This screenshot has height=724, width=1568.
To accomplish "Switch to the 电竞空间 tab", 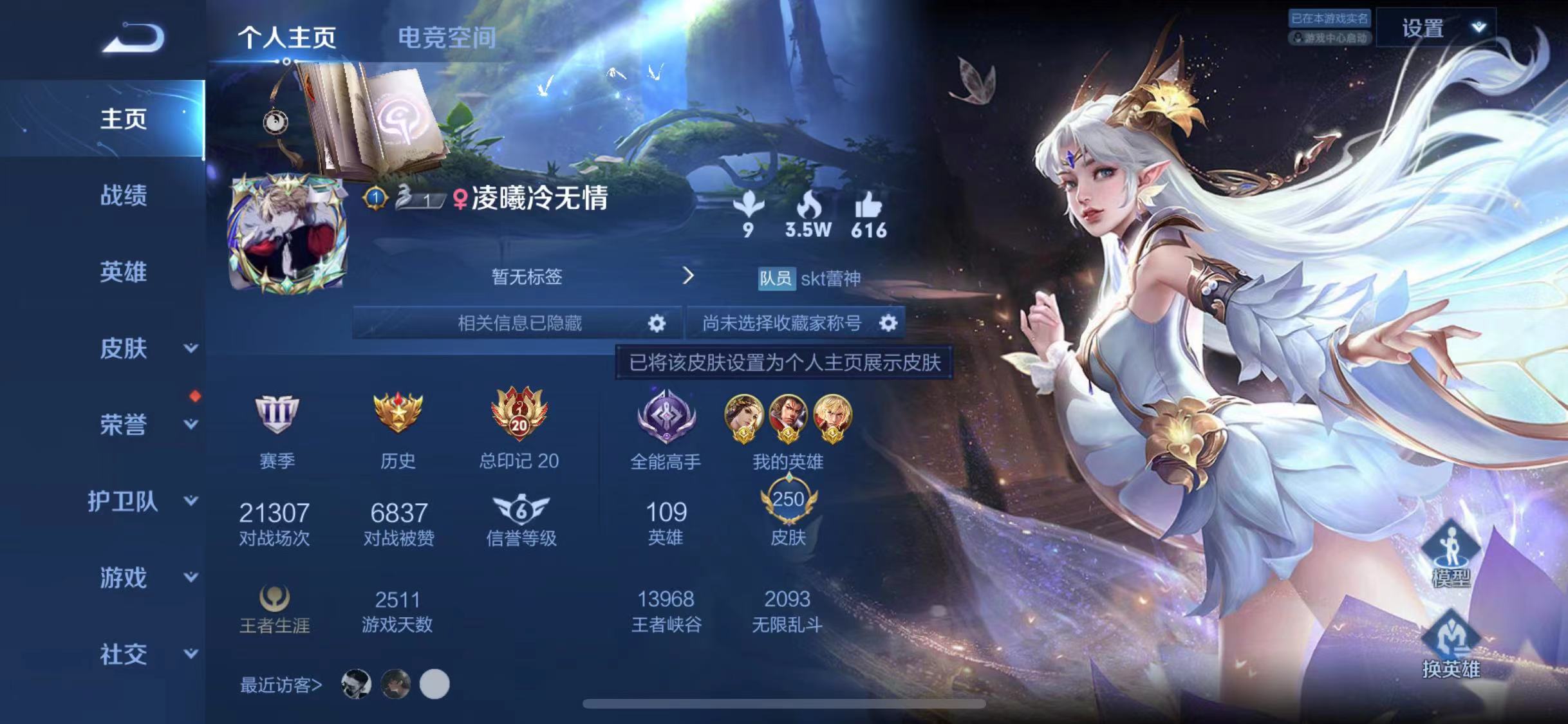I will coord(447,37).
